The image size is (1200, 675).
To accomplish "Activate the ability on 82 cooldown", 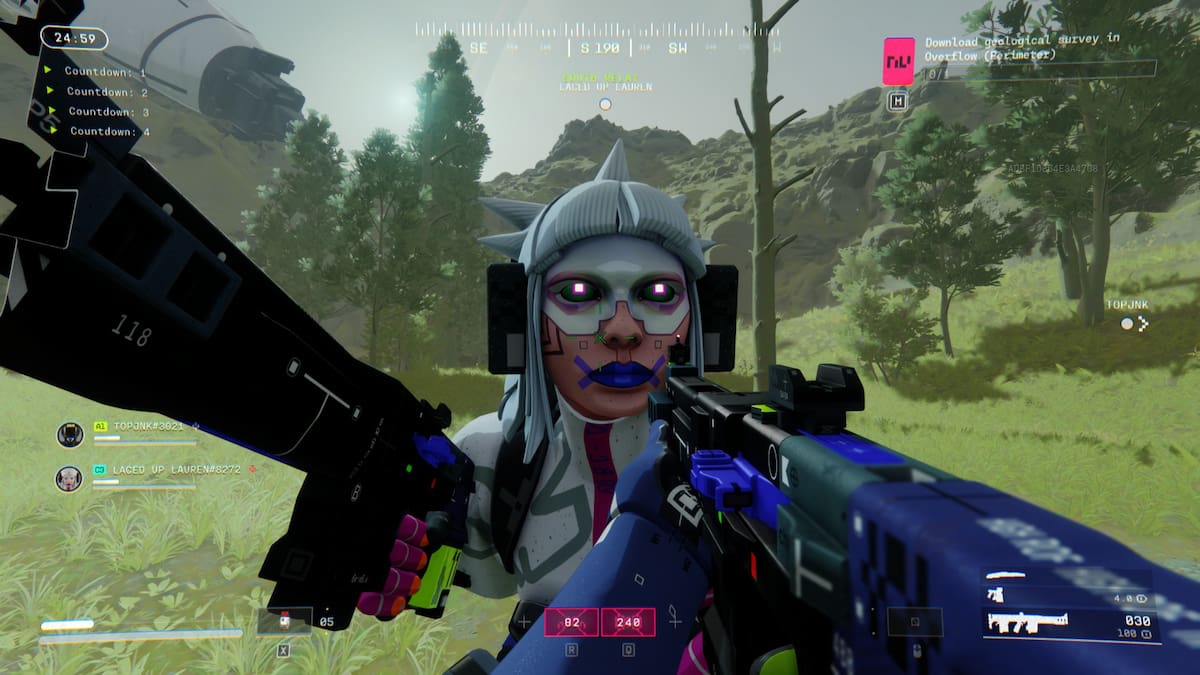I will point(571,622).
